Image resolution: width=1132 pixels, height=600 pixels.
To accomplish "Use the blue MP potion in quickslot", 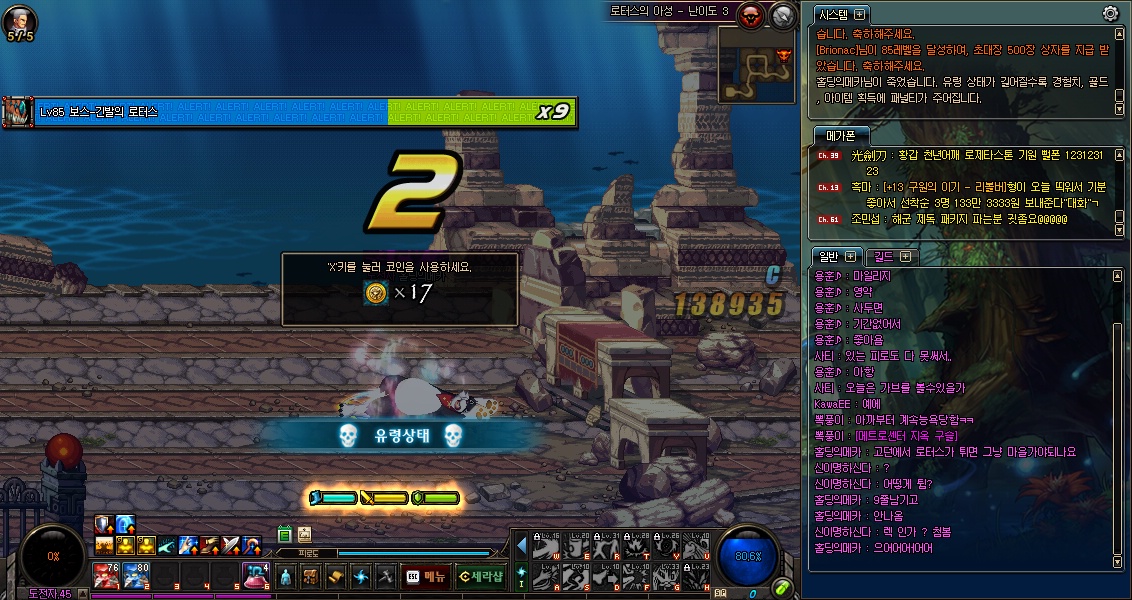I will coord(136,575).
